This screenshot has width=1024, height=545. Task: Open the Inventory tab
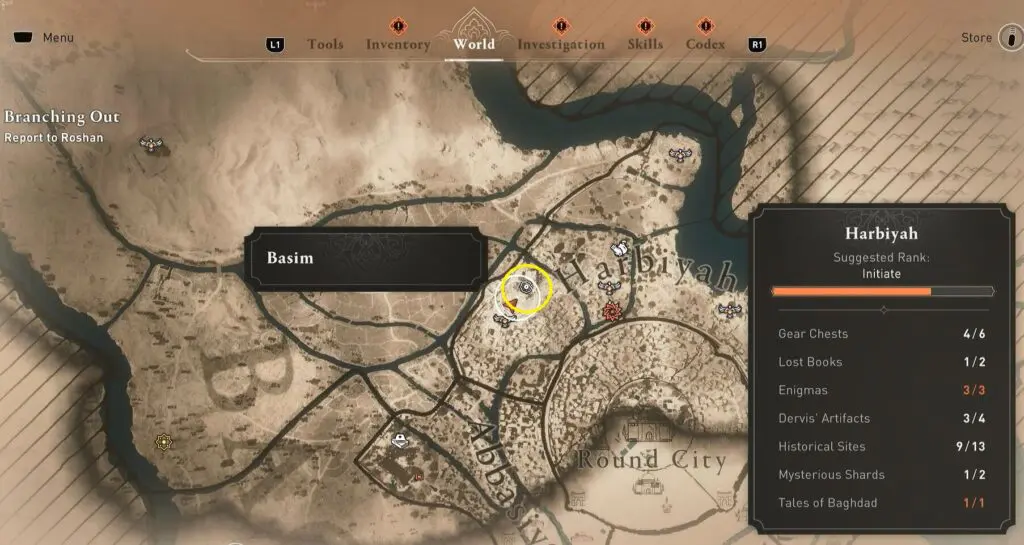click(x=398, y=44)
